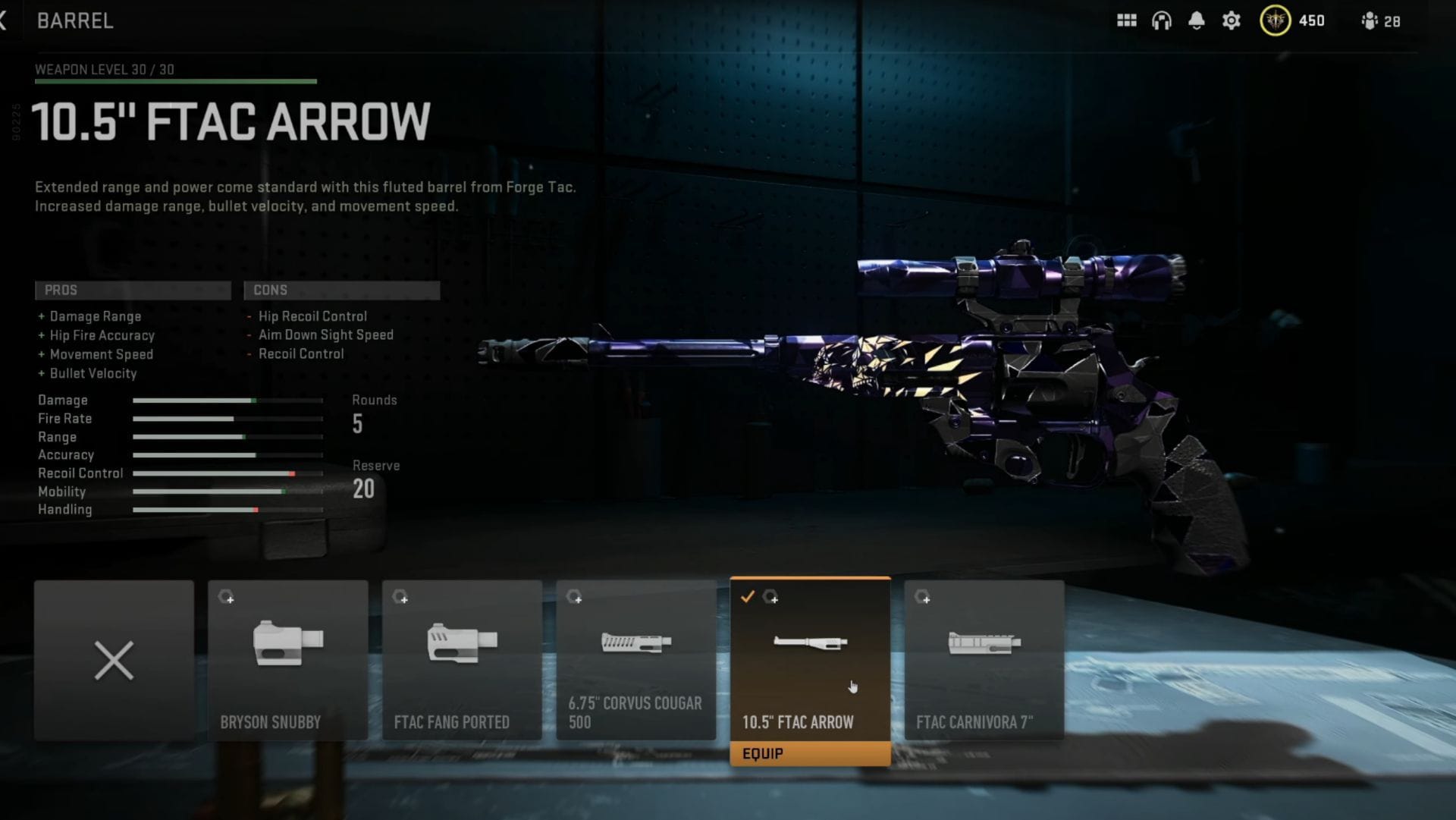Select the FTAC Carnivora 7" barrel

coord(984,660)
